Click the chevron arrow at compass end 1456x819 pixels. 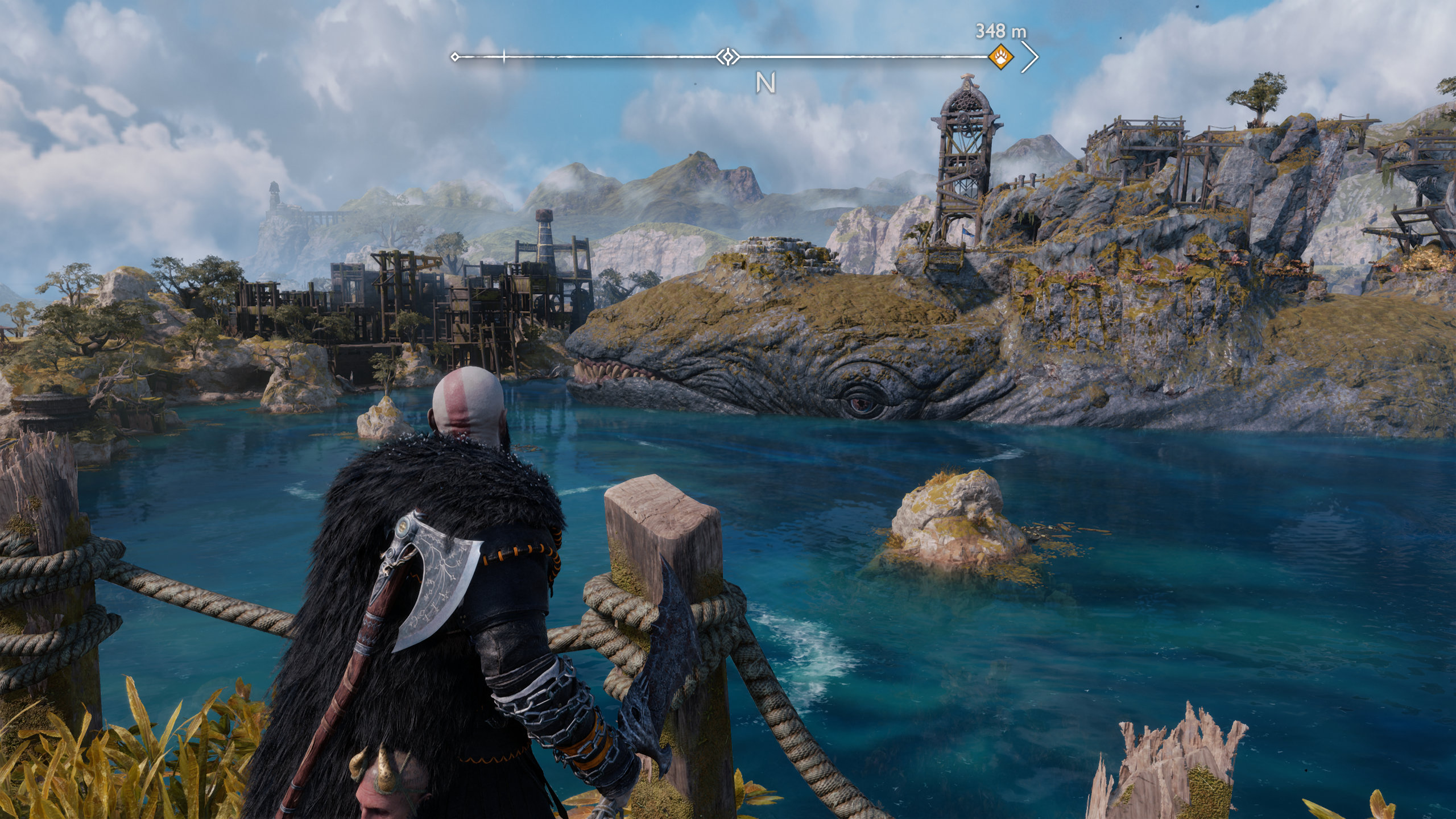[1030, 57]
